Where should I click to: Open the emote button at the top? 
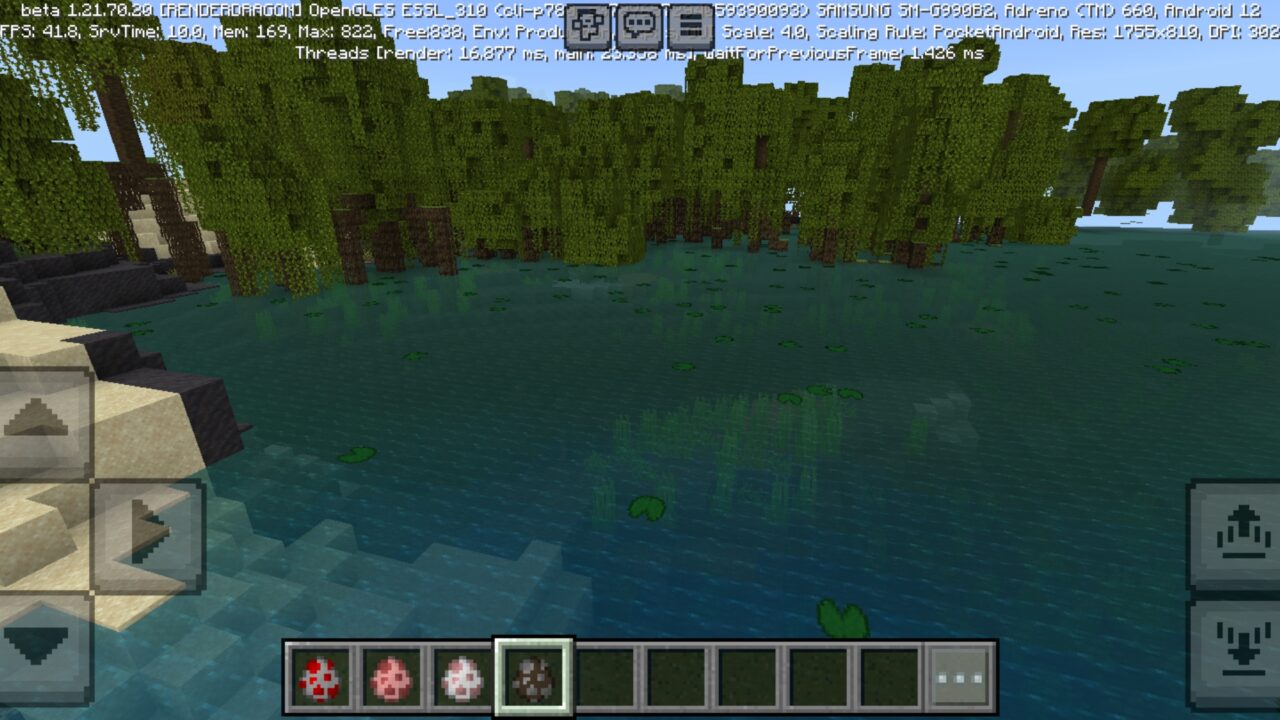click(x=587, y=26)
